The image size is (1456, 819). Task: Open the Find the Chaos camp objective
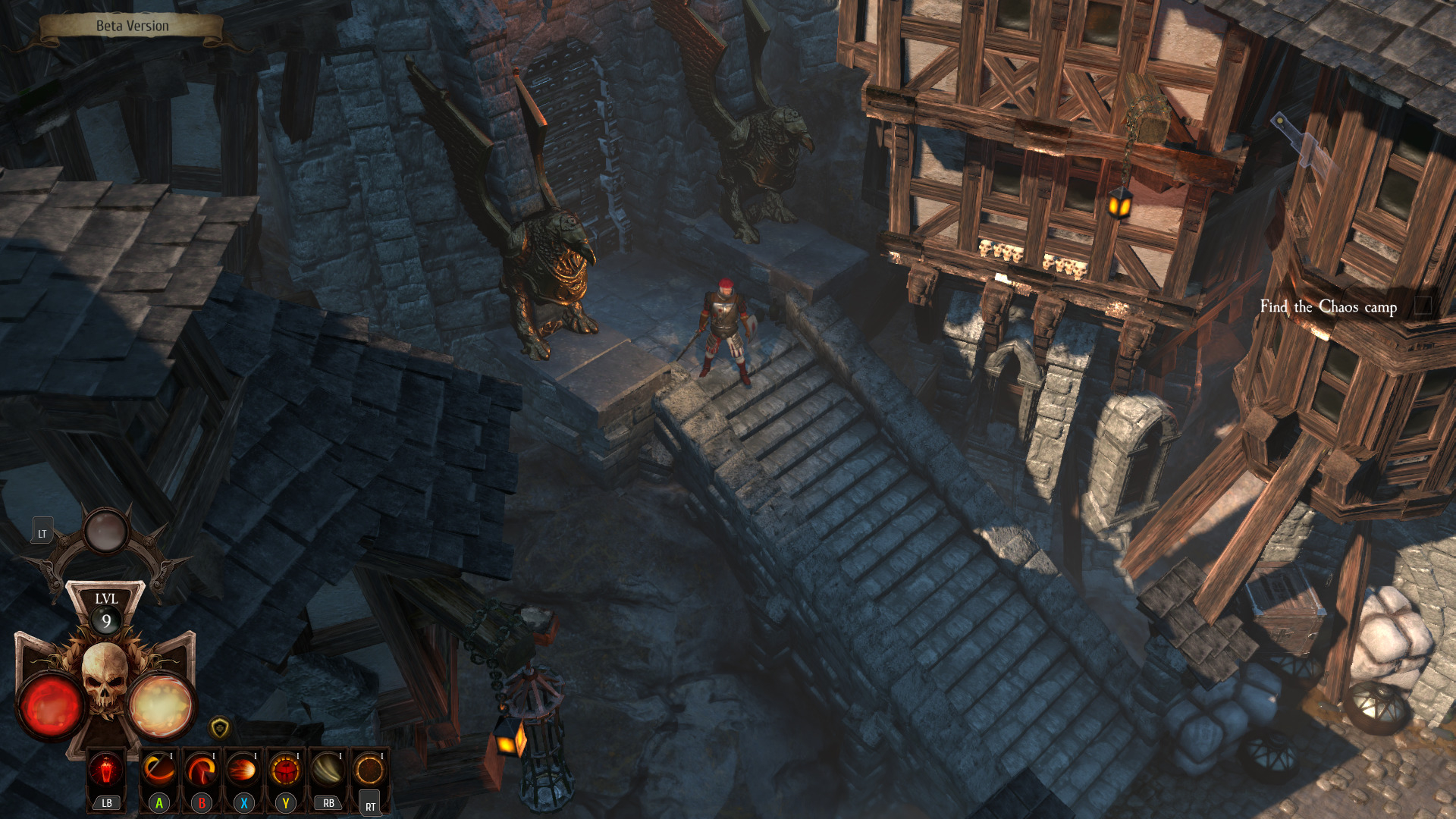click(1328, 306)
